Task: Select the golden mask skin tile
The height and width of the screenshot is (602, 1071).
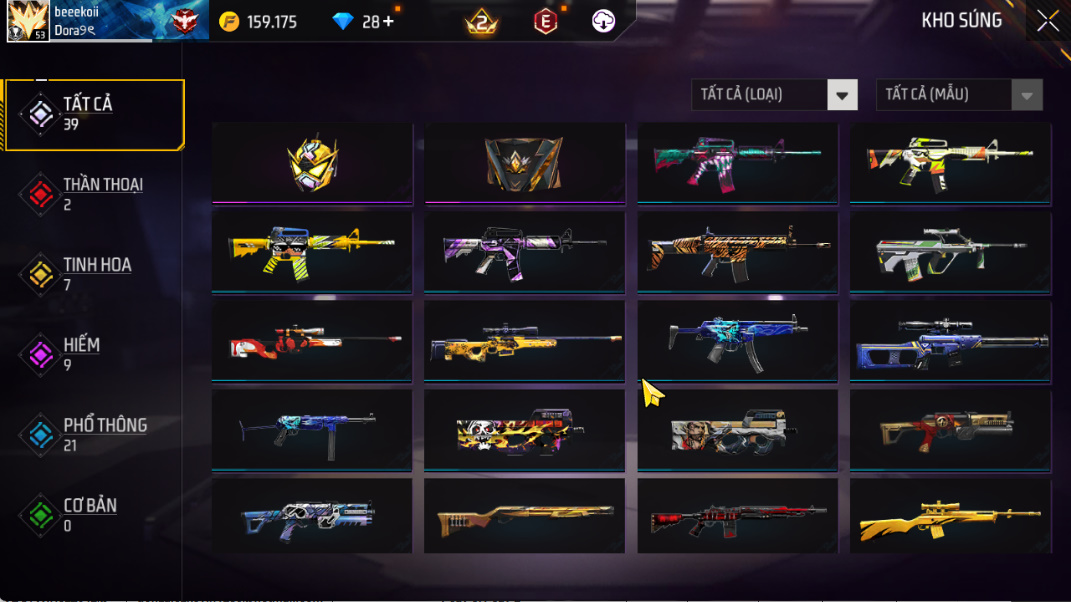Action: (312, 162)
